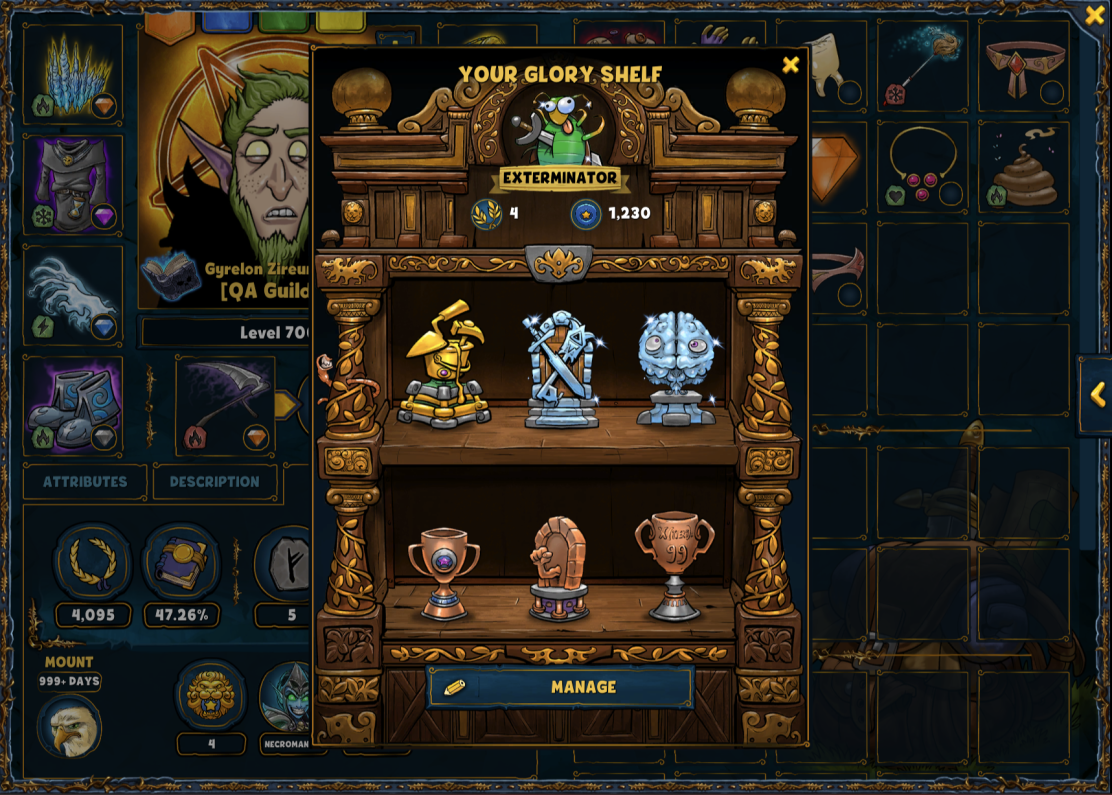Image resolution: width=1112 pixels, height=795 pixels.
Task: Select the golden helmet trophy
Action: point(444,365)
